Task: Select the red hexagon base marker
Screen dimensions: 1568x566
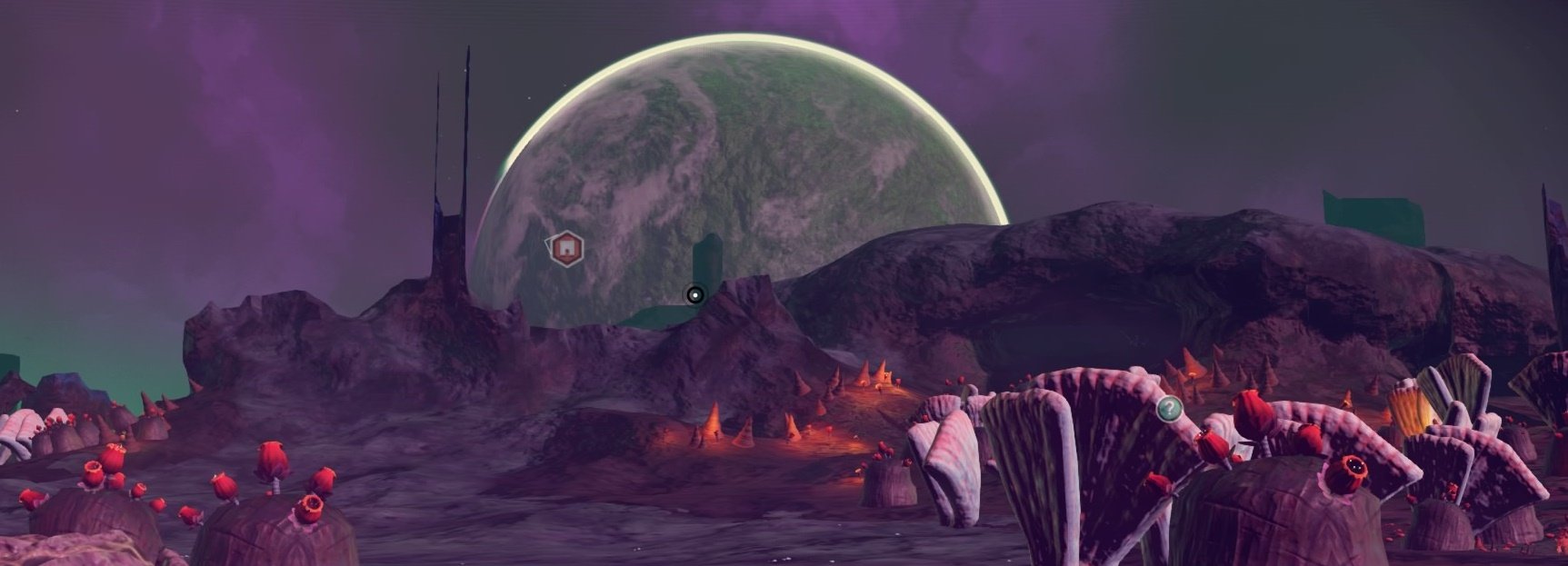Action: 565,248
